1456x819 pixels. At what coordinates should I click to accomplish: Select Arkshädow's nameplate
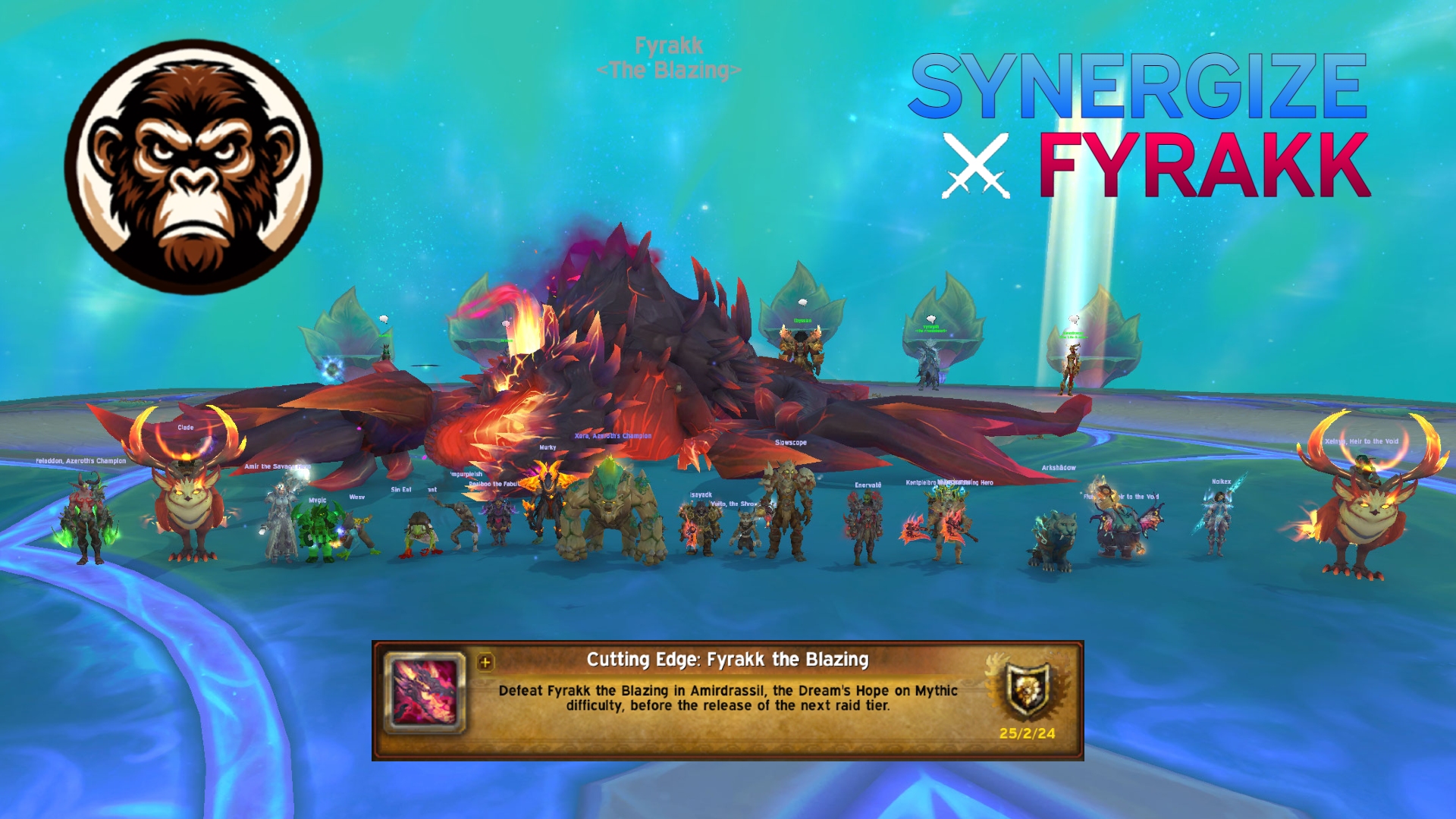(1059, 469)
